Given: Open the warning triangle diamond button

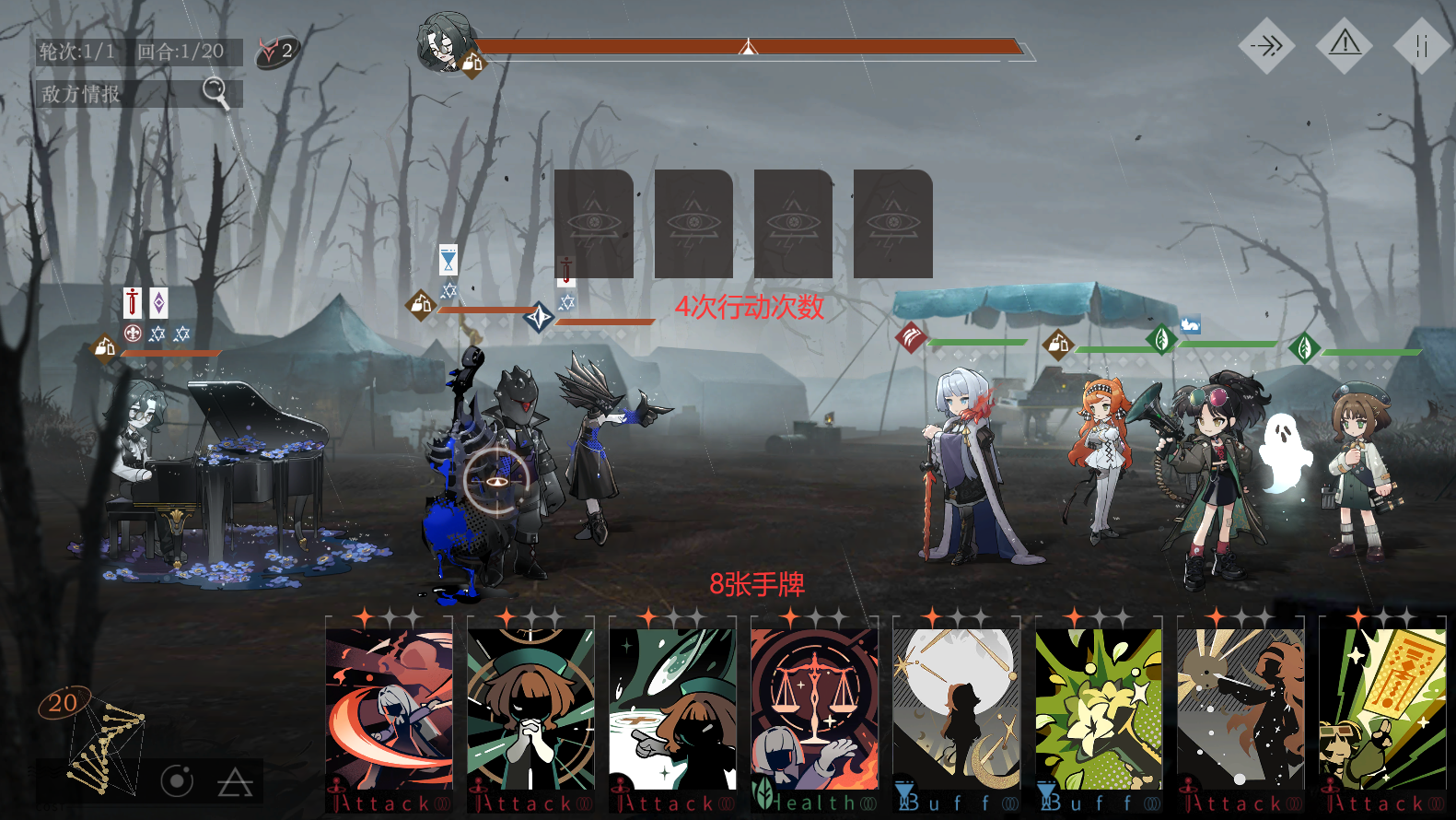Looking at the screenshot, I should tap(1345, 43).
